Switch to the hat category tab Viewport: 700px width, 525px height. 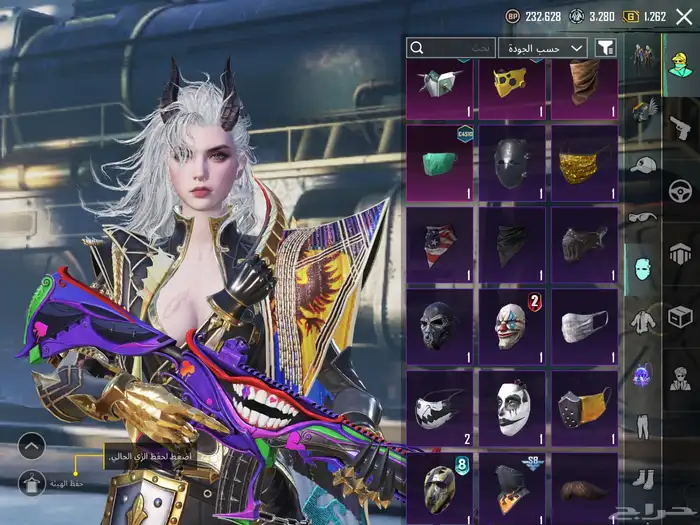pyautogui.click(x=643, y=164)
